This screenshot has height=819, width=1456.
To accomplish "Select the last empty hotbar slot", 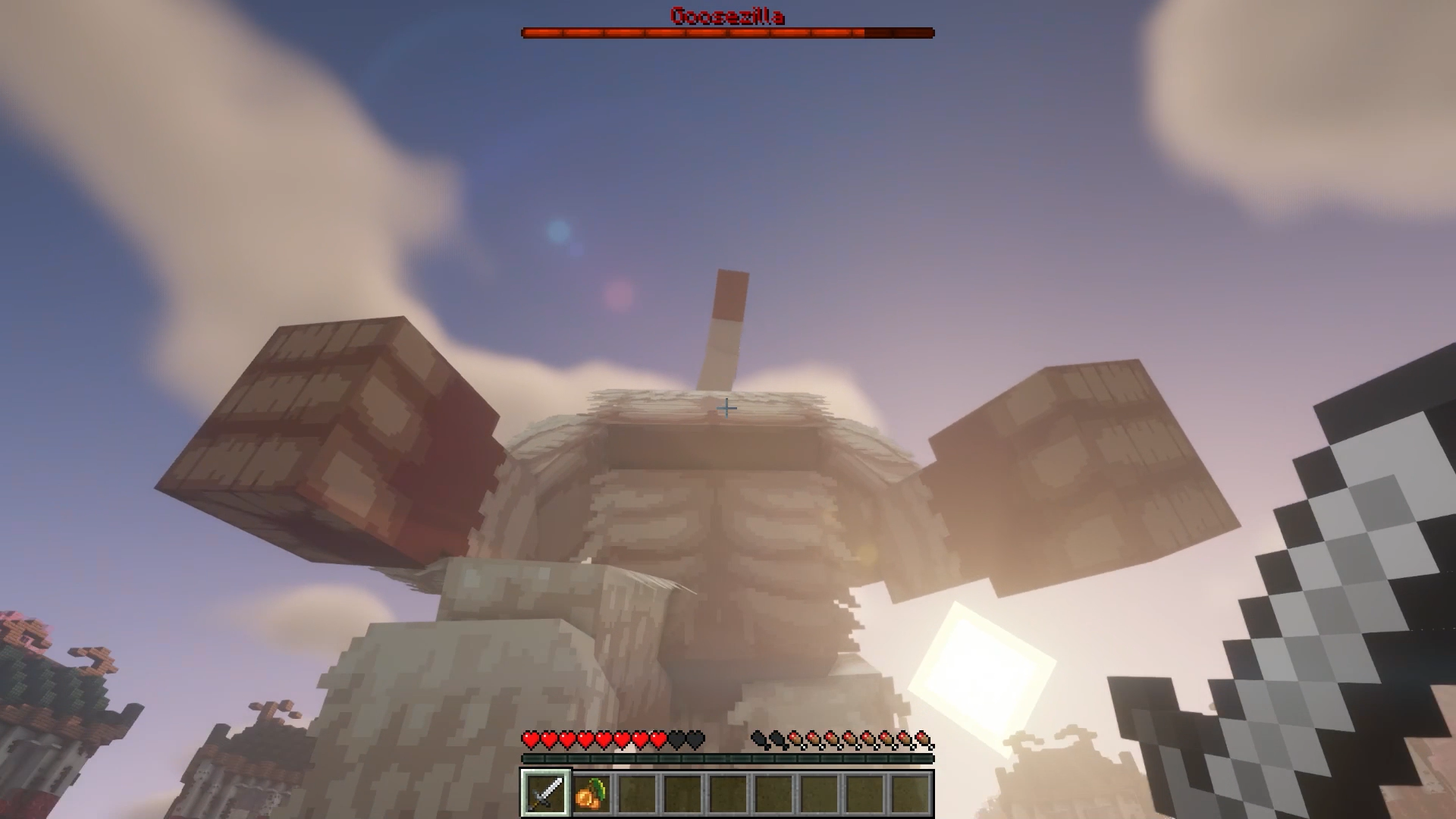I will 910,793.
